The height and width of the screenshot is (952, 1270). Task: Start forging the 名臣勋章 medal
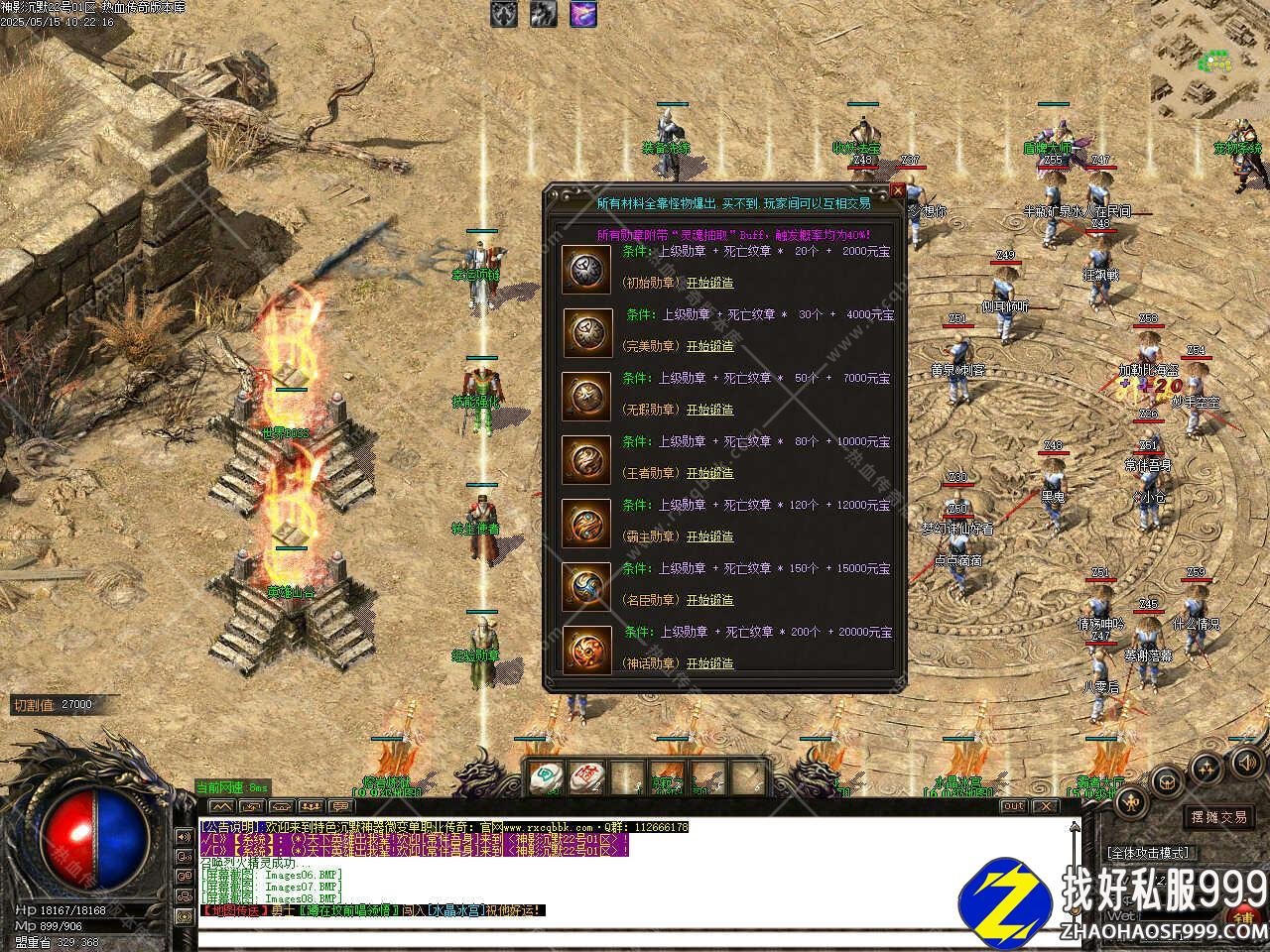(710, 600)
